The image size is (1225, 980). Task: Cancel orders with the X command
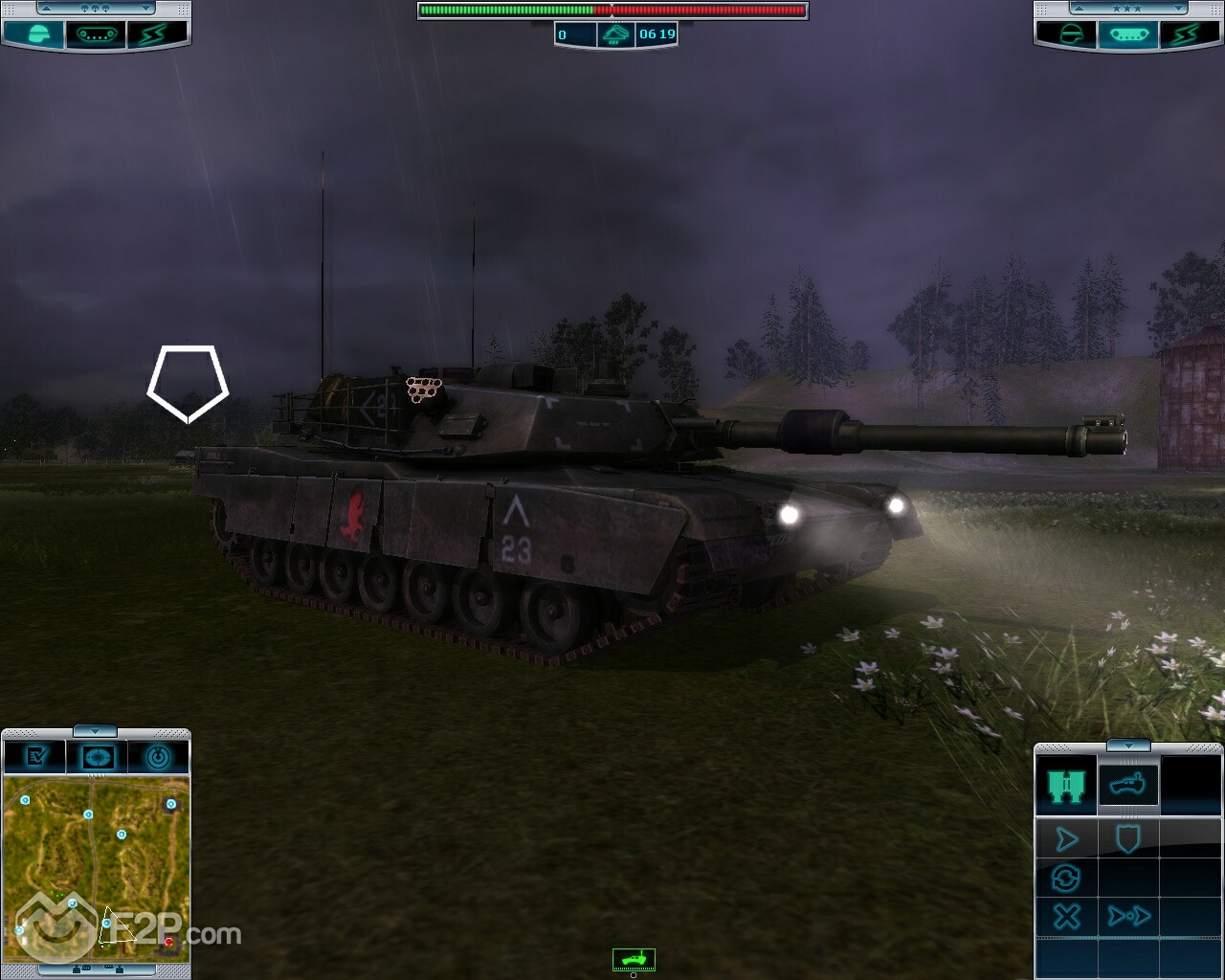[1066, 916]
